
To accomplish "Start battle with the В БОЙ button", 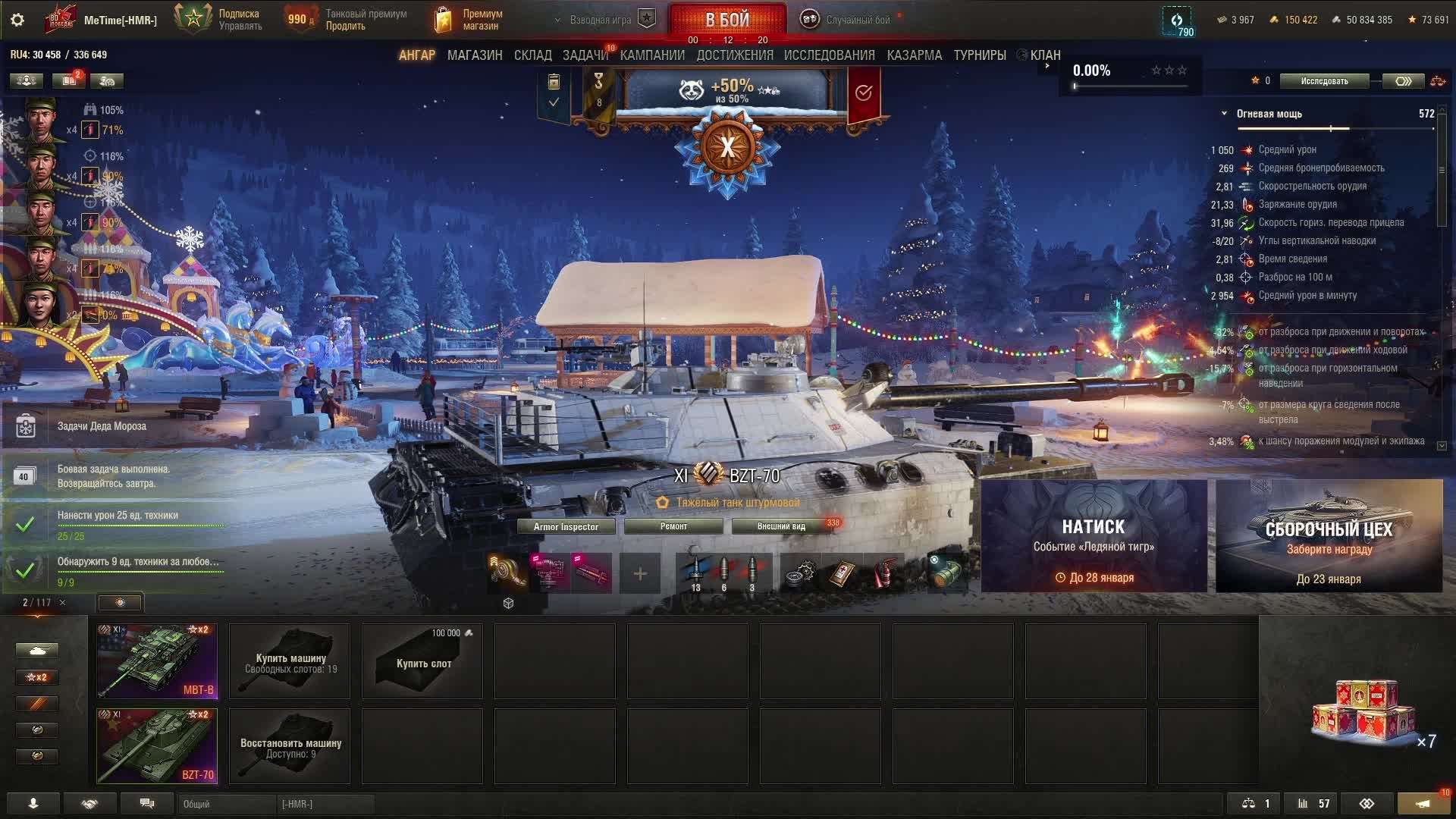I will coord(726,19).
